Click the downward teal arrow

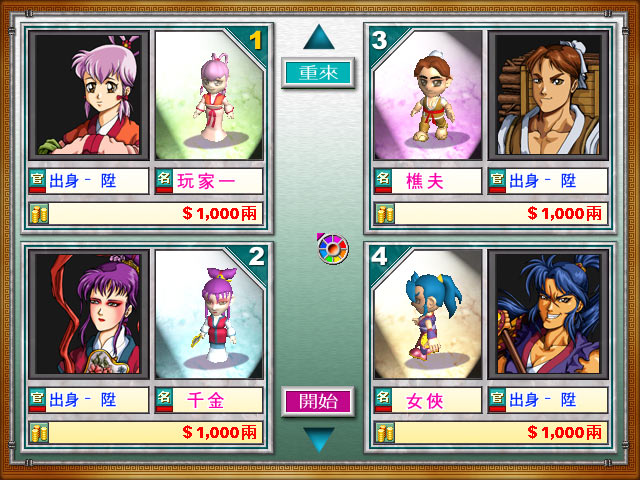(318, 439)
